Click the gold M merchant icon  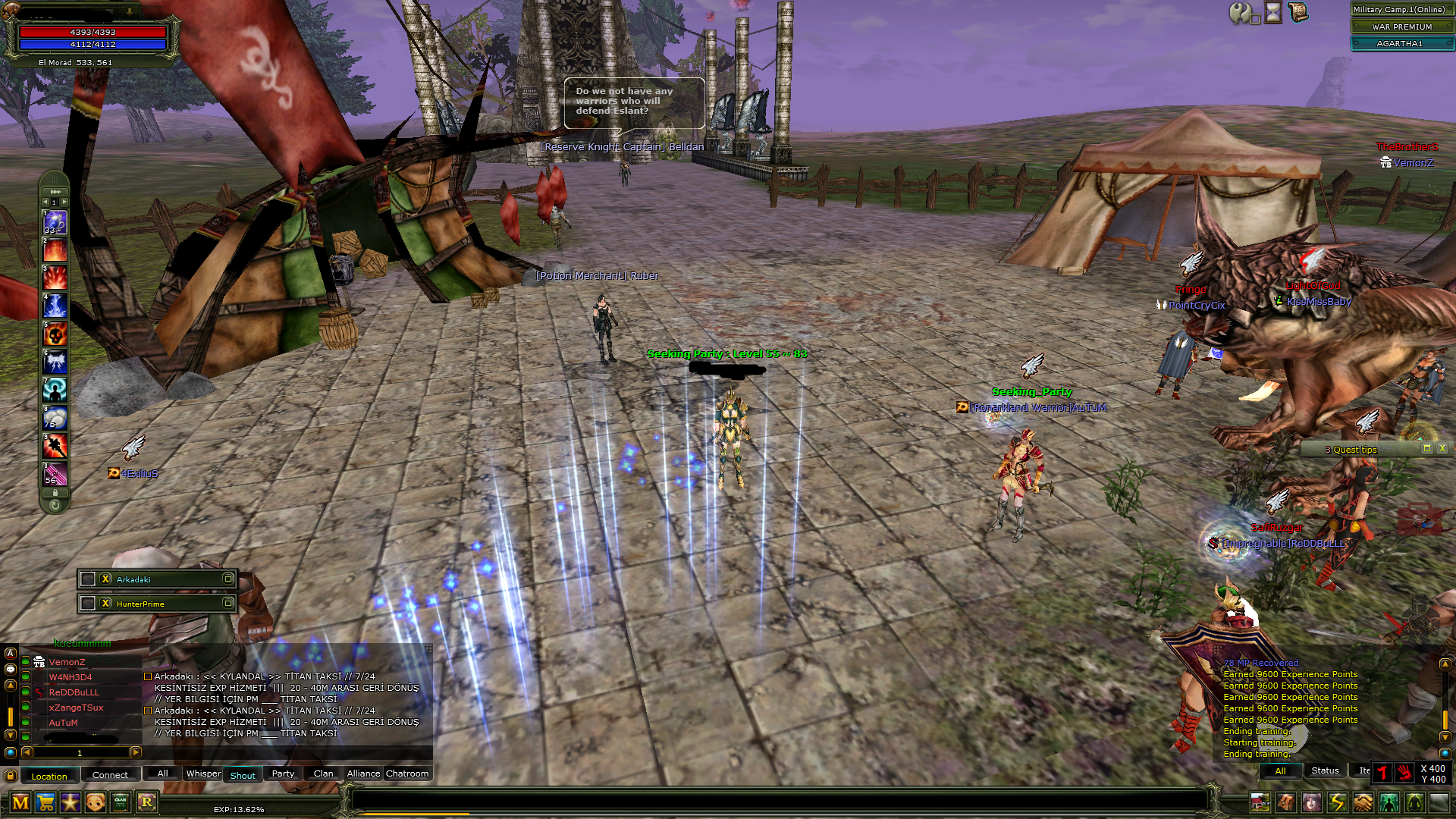(x=22, y=802)
